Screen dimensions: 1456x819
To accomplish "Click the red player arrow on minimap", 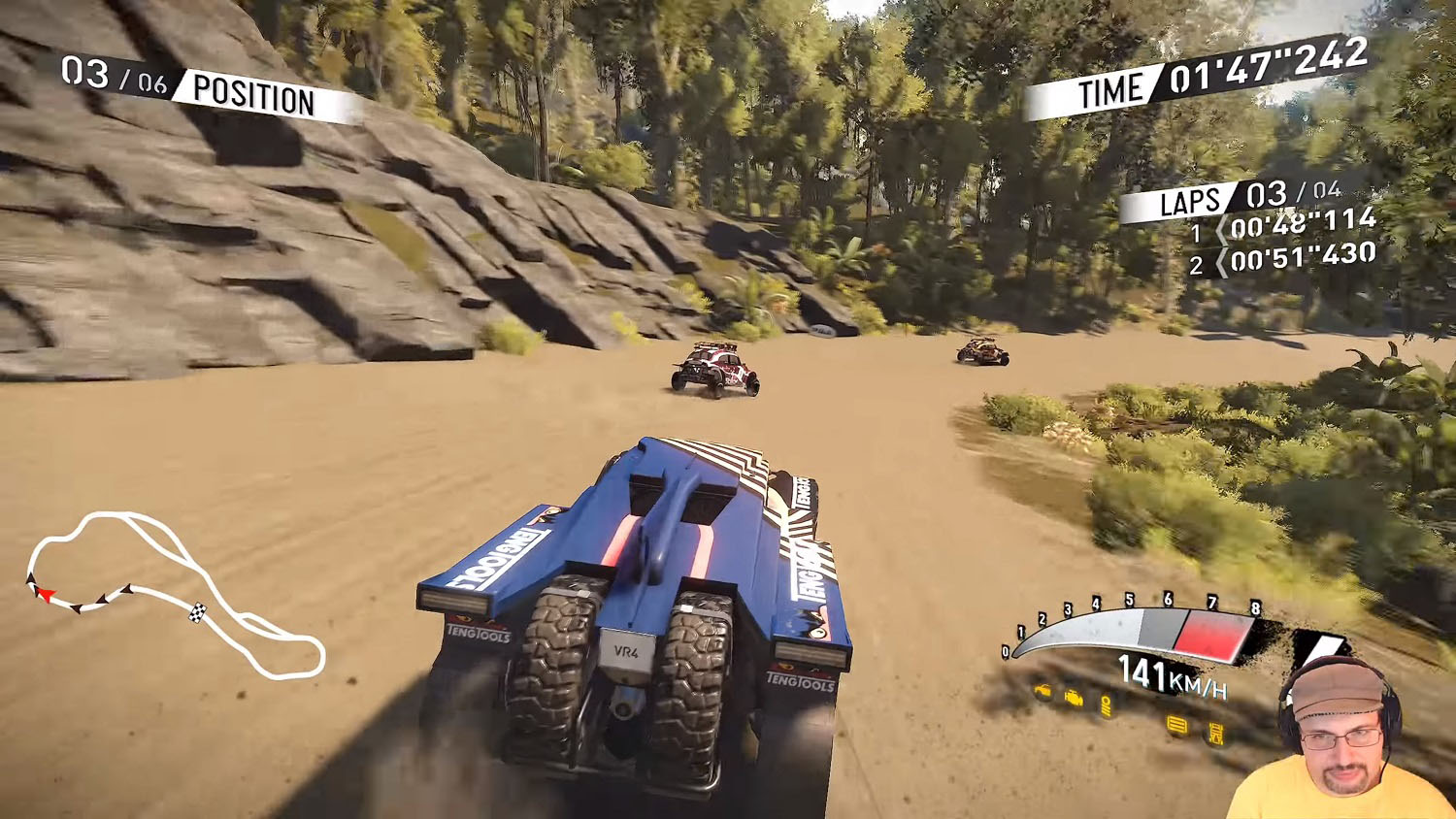I will pos(46,594).
